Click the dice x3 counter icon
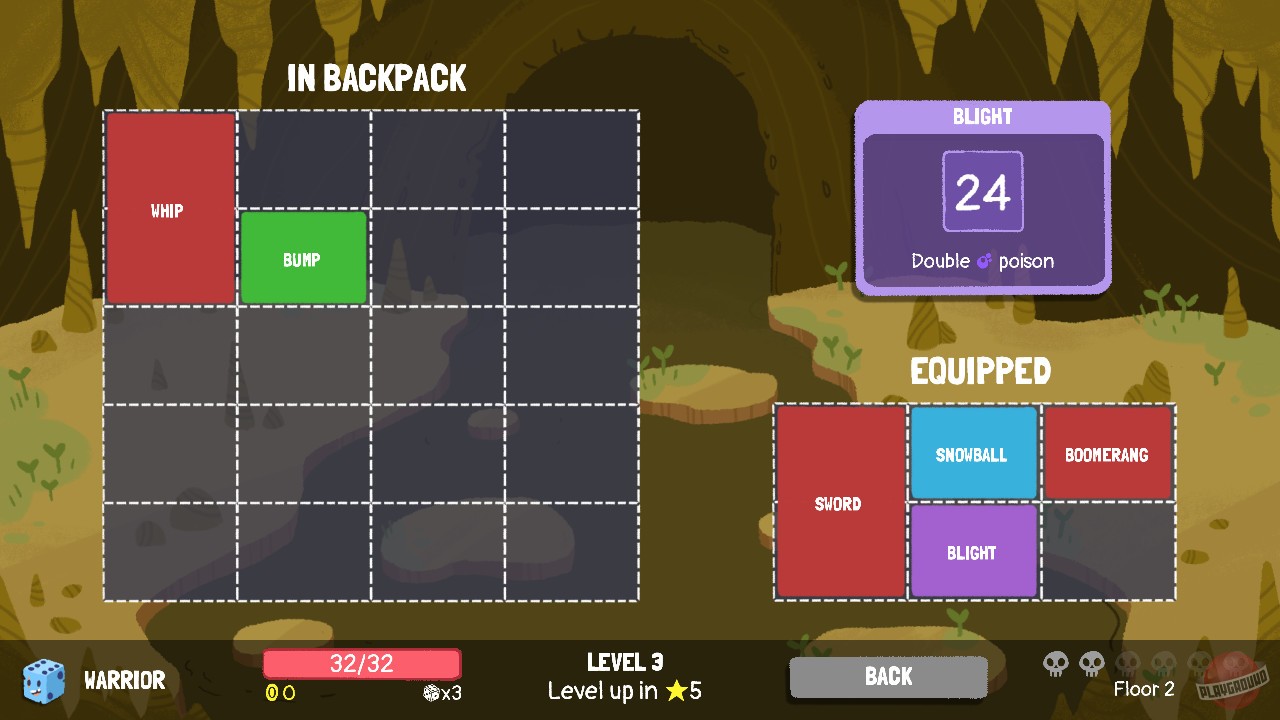The width and height of the screenshot is (1280, 720). pos(430,694)
